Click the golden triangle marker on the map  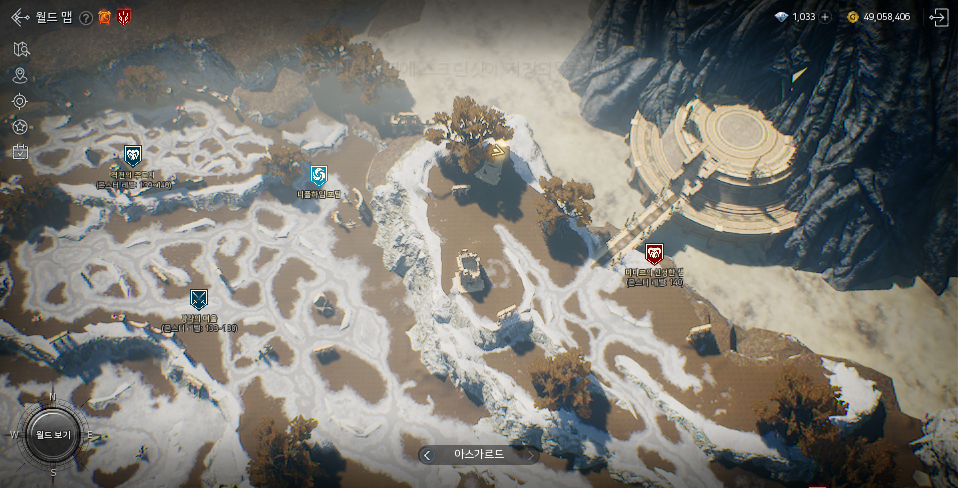coord(497,151)
